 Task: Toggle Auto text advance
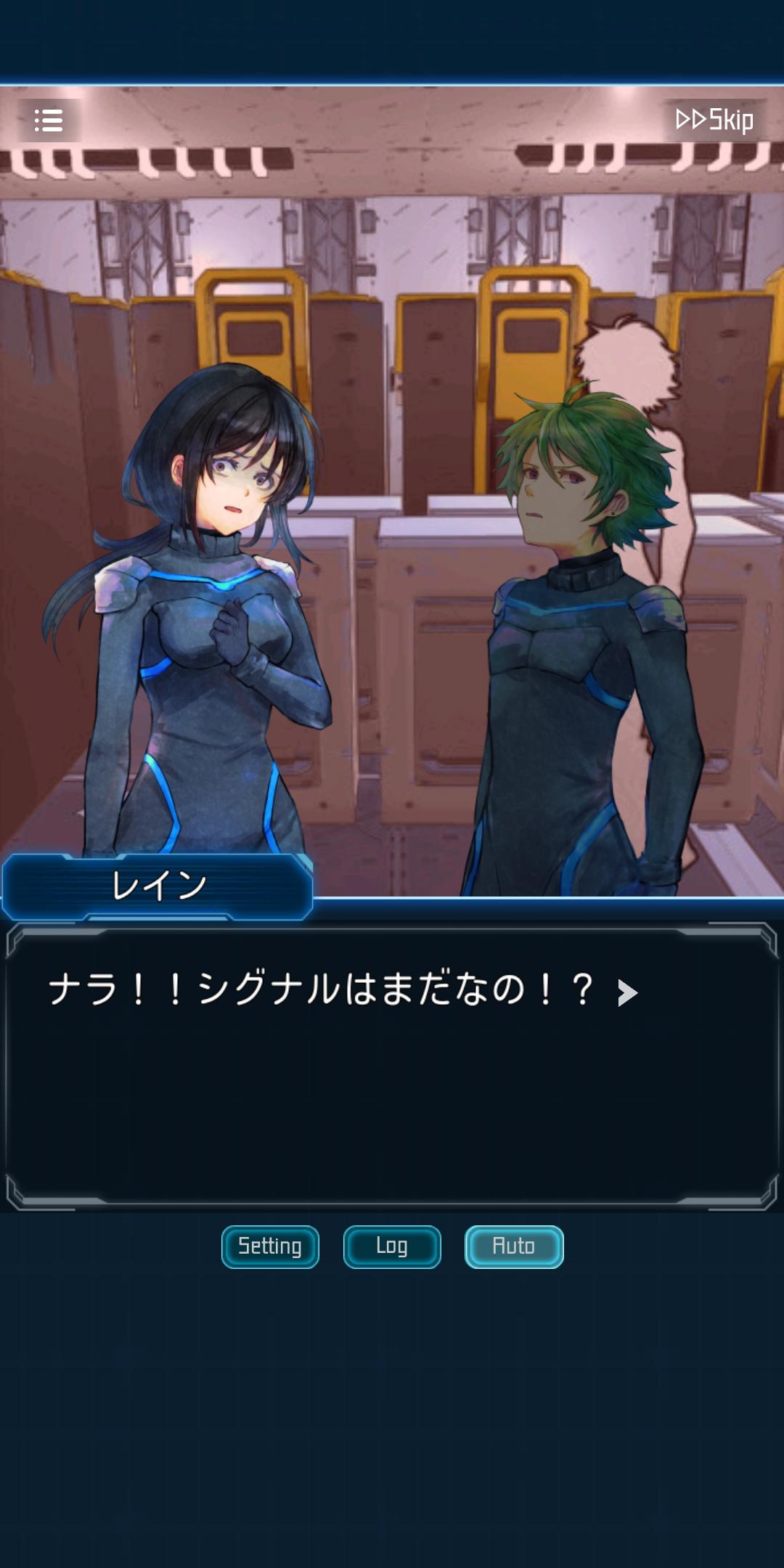pos(514,1246)
